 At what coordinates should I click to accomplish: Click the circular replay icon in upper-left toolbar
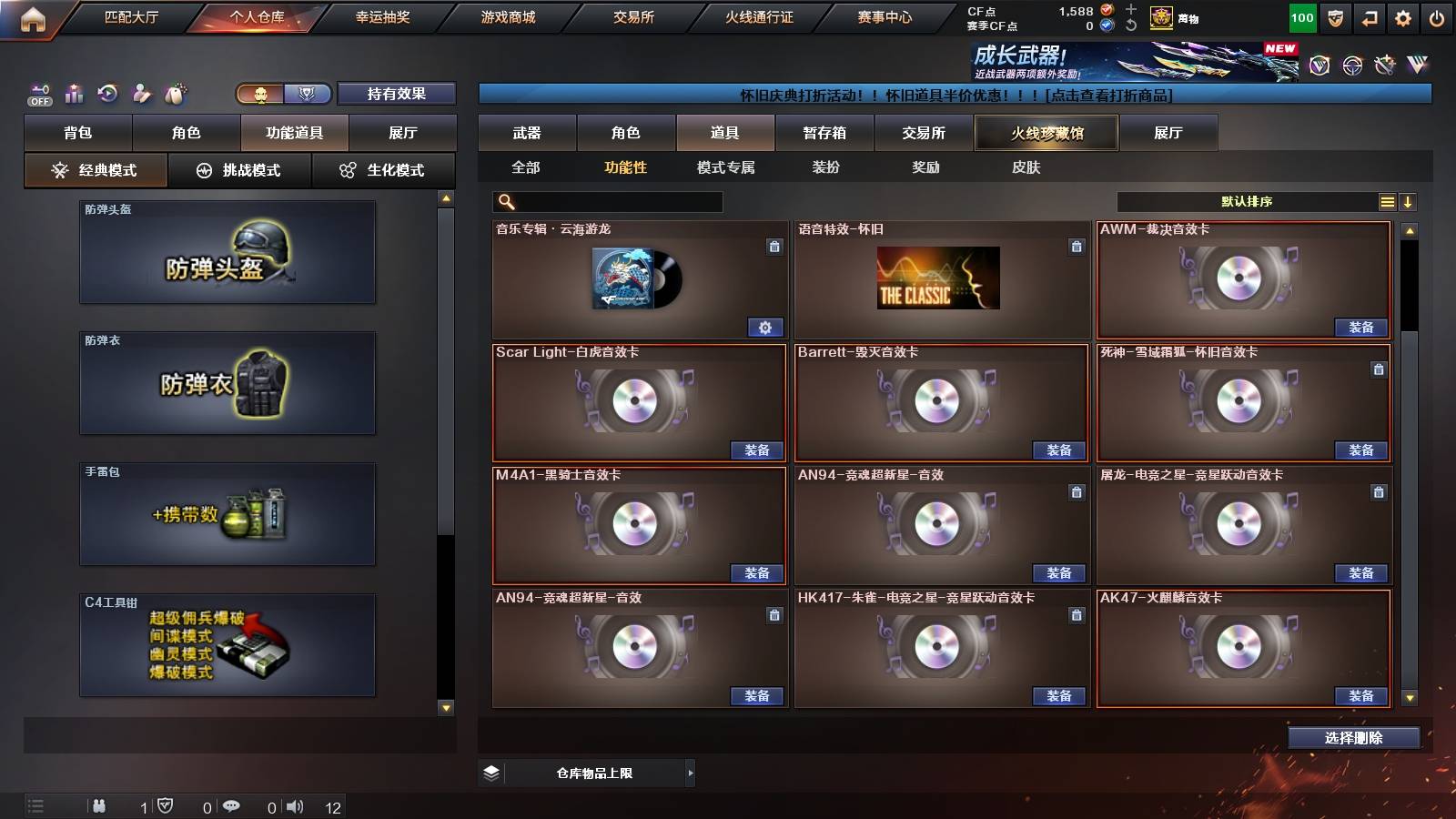(106, 92)
